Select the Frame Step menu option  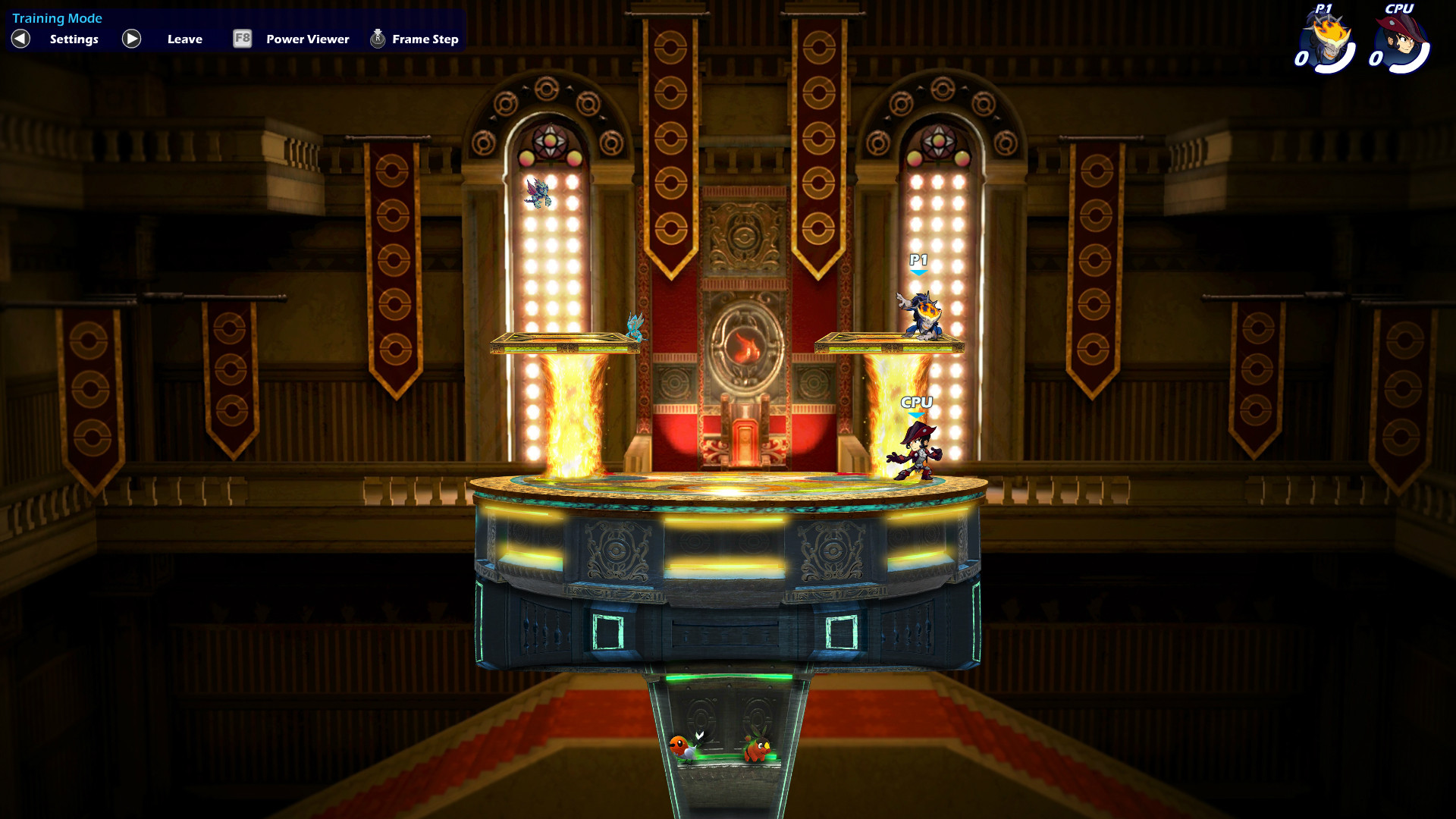tap(424, 39)
